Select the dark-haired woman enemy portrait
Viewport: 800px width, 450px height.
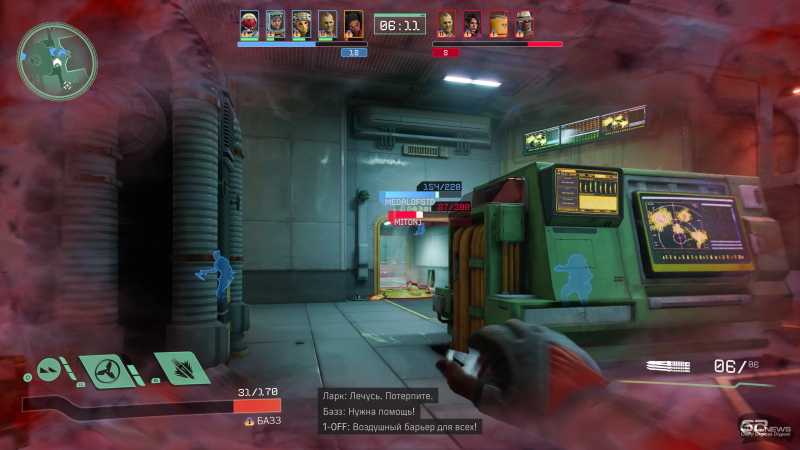pos(472,24)
